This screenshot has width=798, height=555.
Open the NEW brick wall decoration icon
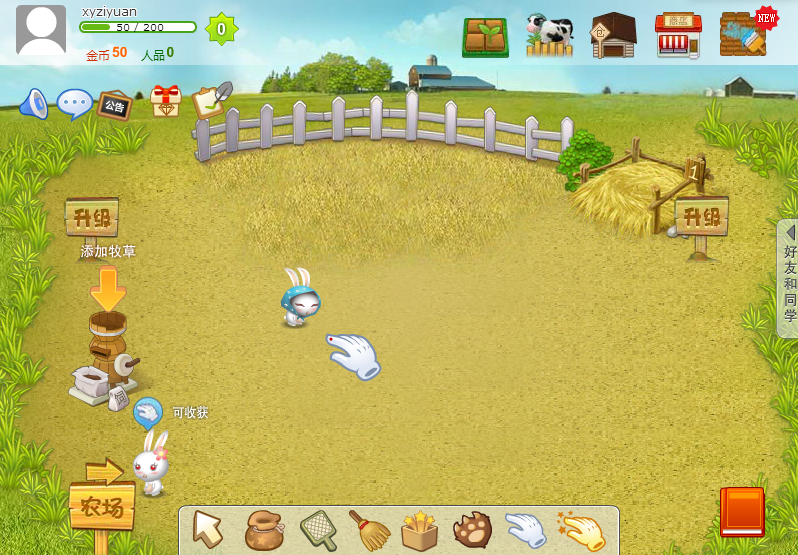(744, 36)
